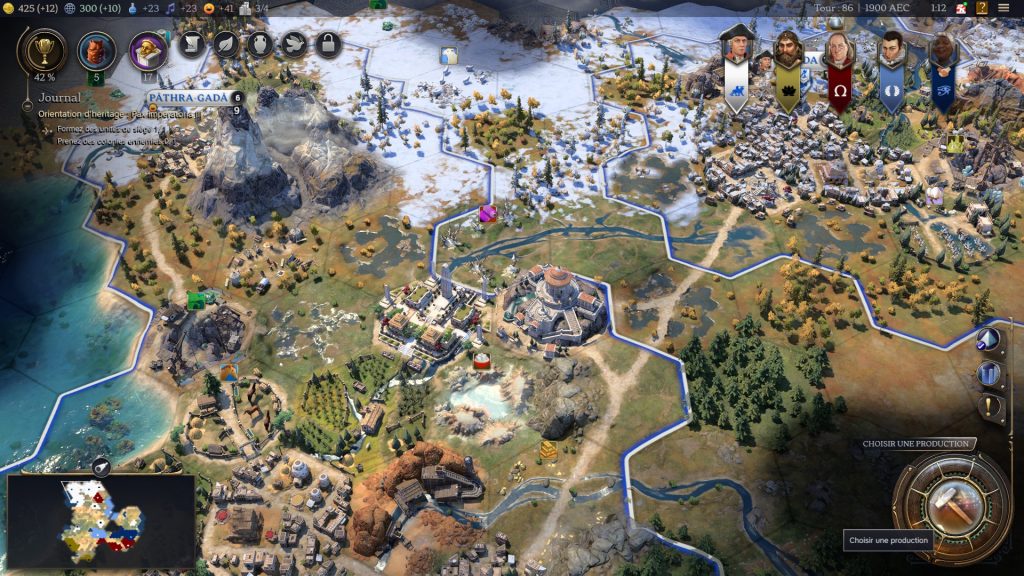Open the scroll policies button
This screenshot has width=1024, height=576.
click(x=191, y=44)
